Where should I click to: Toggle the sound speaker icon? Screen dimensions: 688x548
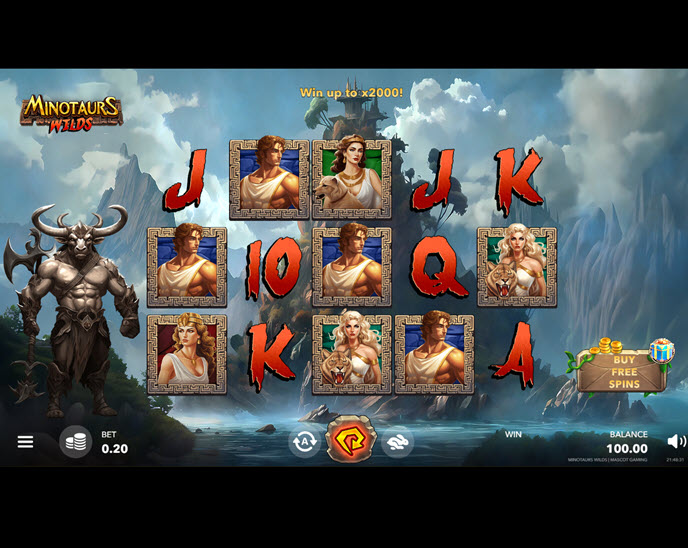(x=676, y=441)
